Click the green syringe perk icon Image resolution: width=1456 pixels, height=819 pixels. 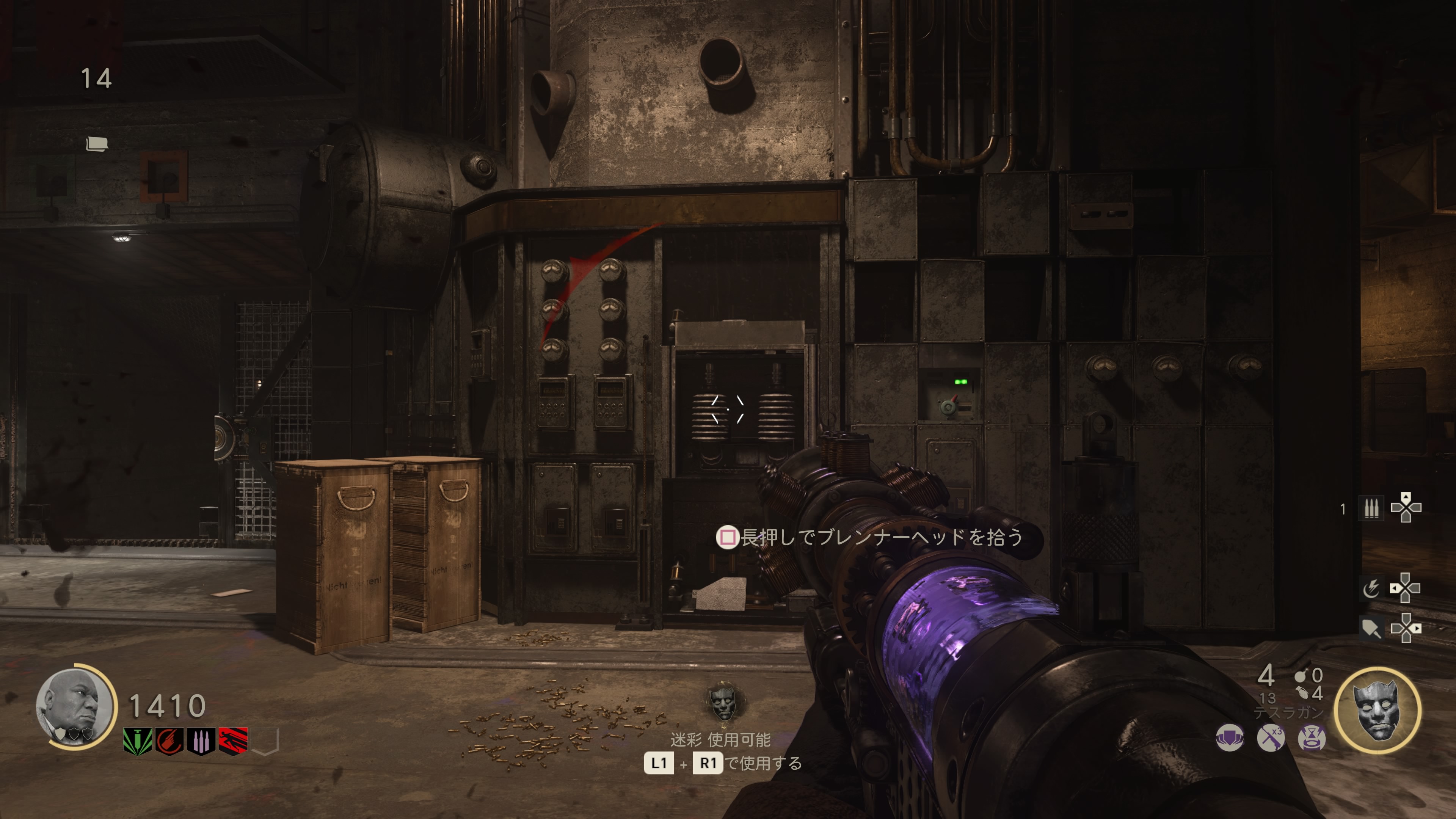tap(137, 741)
